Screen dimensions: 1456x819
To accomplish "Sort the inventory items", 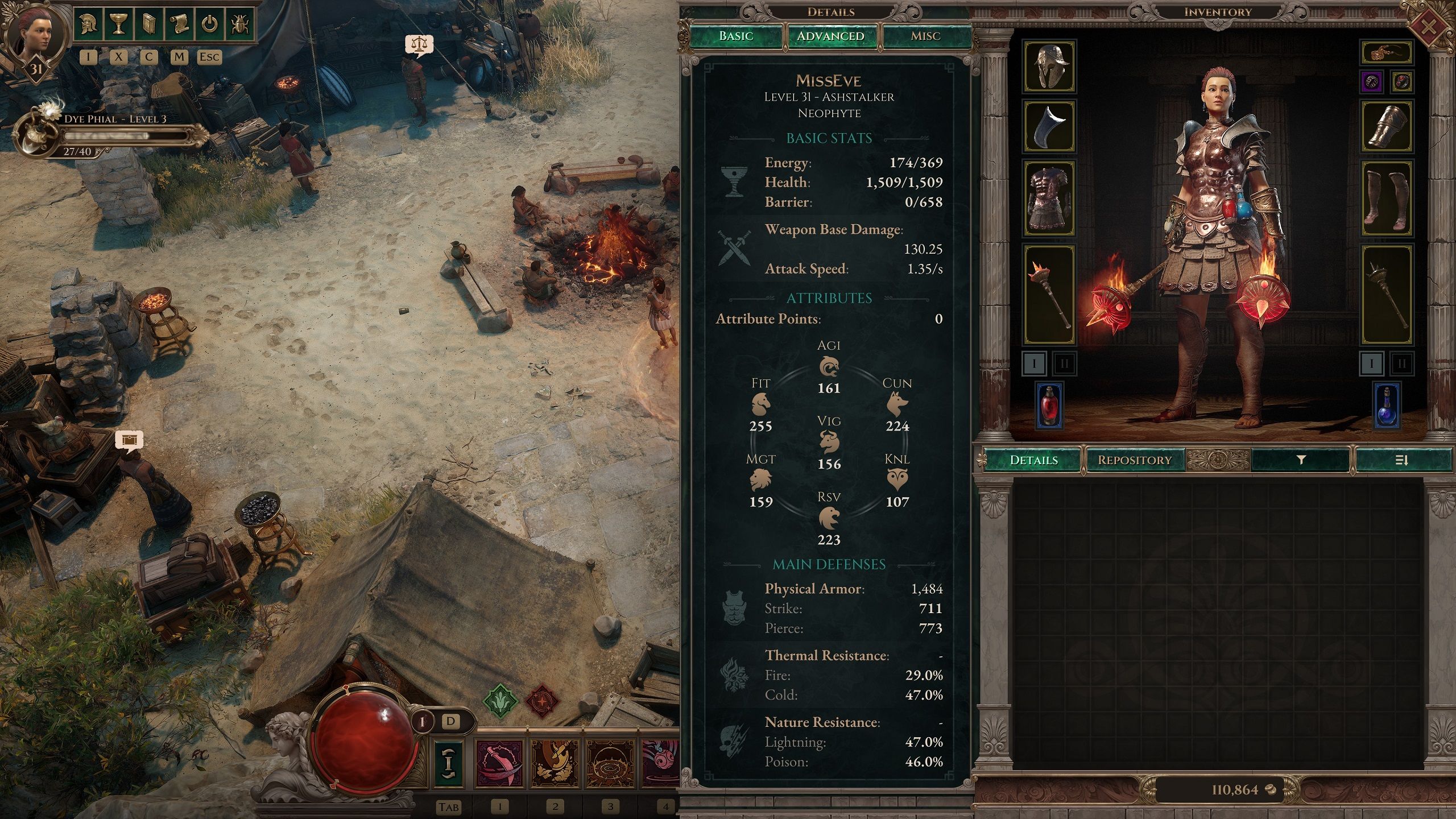I will (x=1402, y=460).
